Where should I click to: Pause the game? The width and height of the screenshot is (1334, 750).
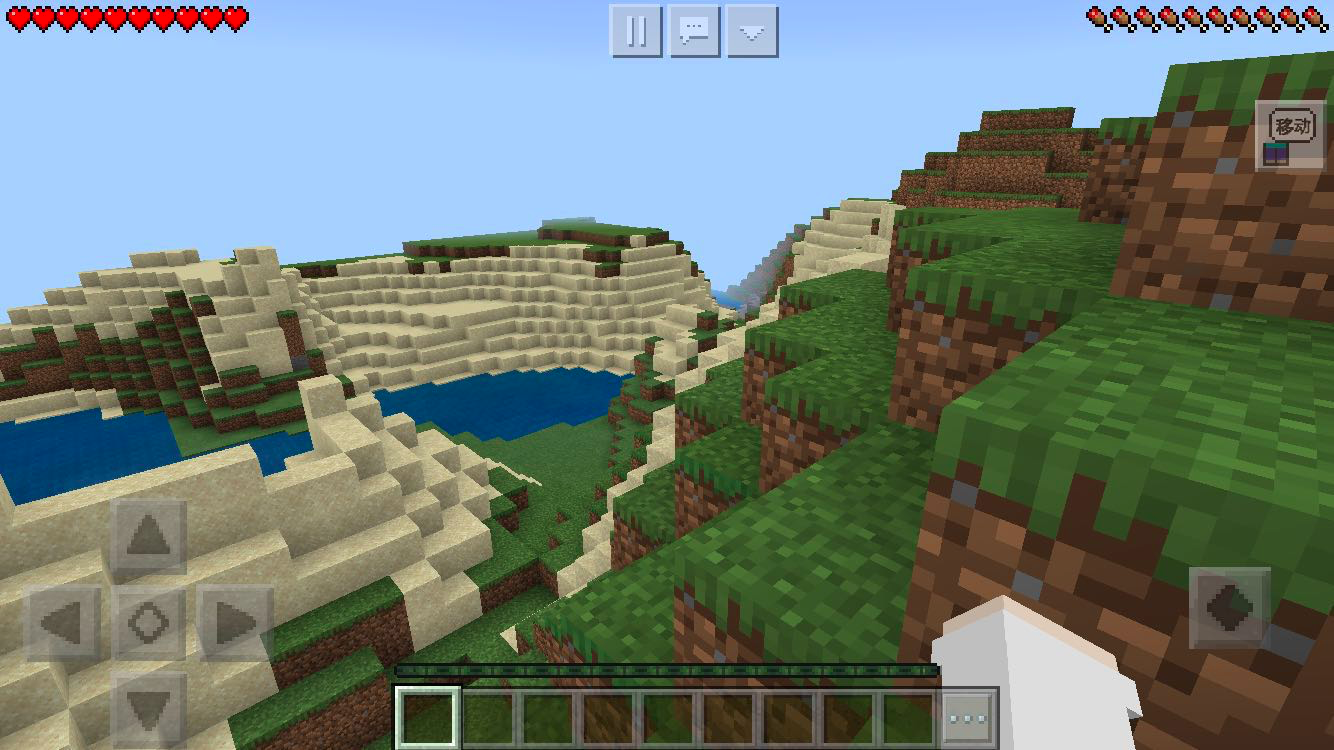pyautogui.click(x=636, y=31)
